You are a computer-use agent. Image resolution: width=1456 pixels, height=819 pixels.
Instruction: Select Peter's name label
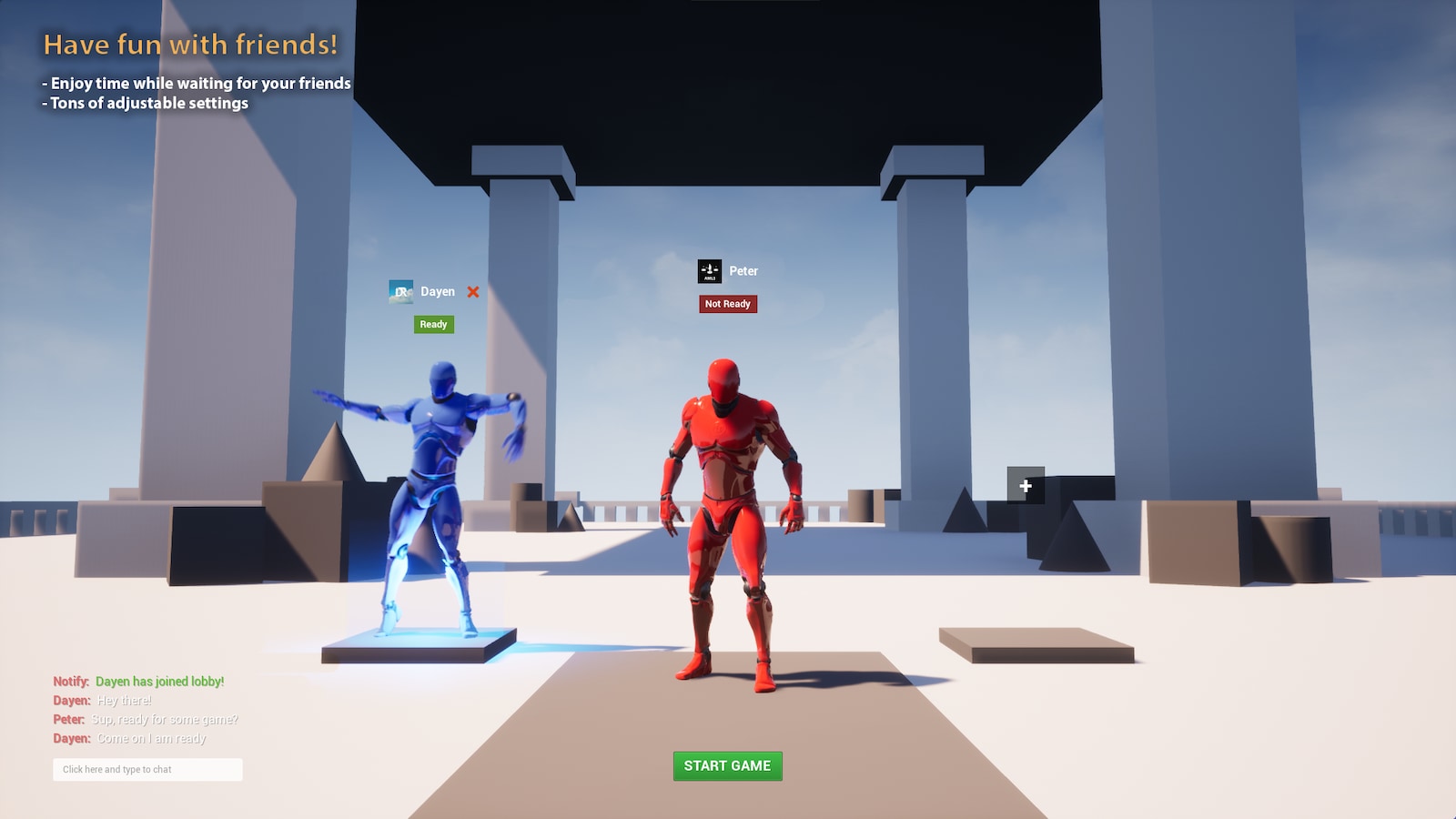point(743,270)
